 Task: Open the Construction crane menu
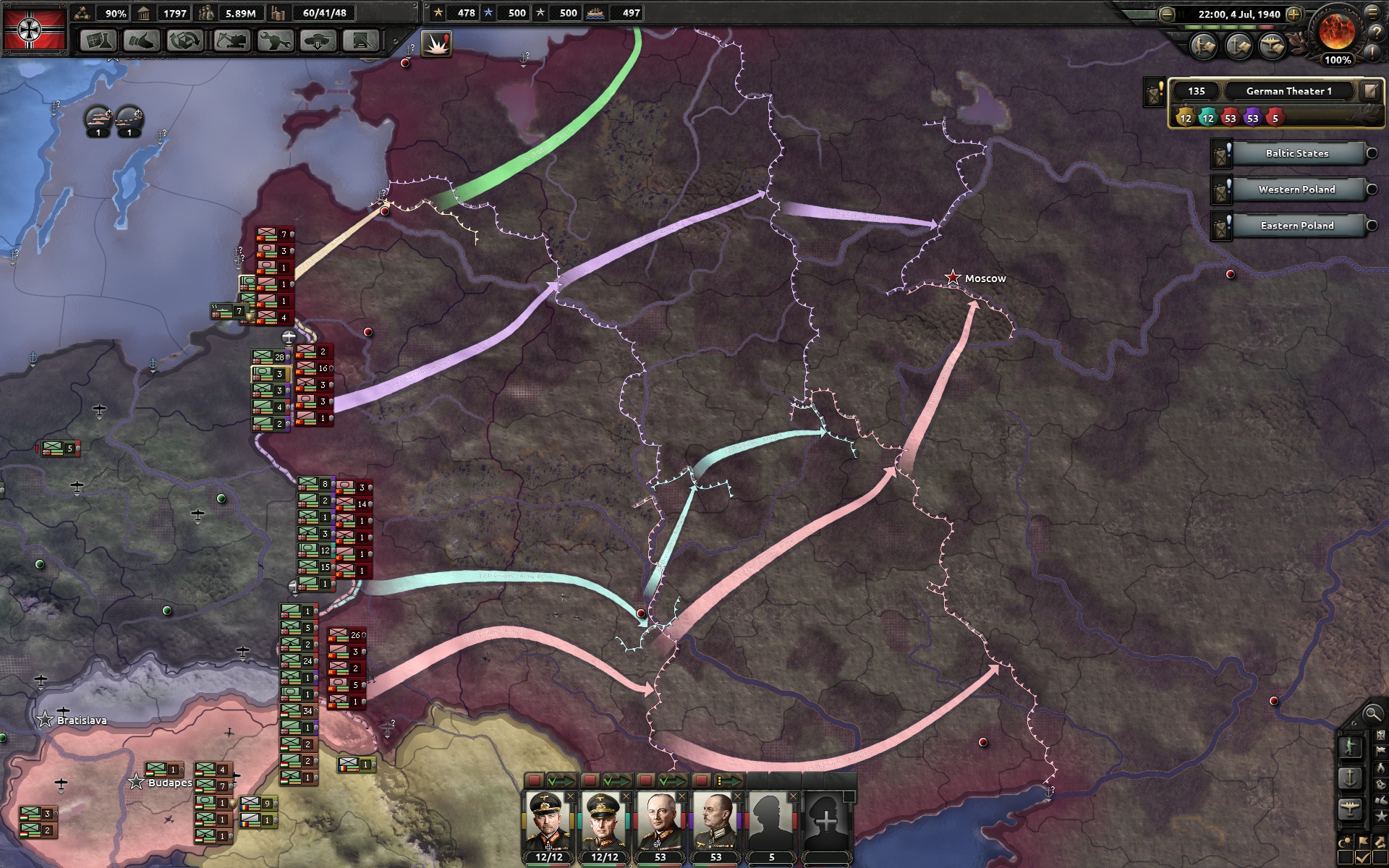point(231,41)
